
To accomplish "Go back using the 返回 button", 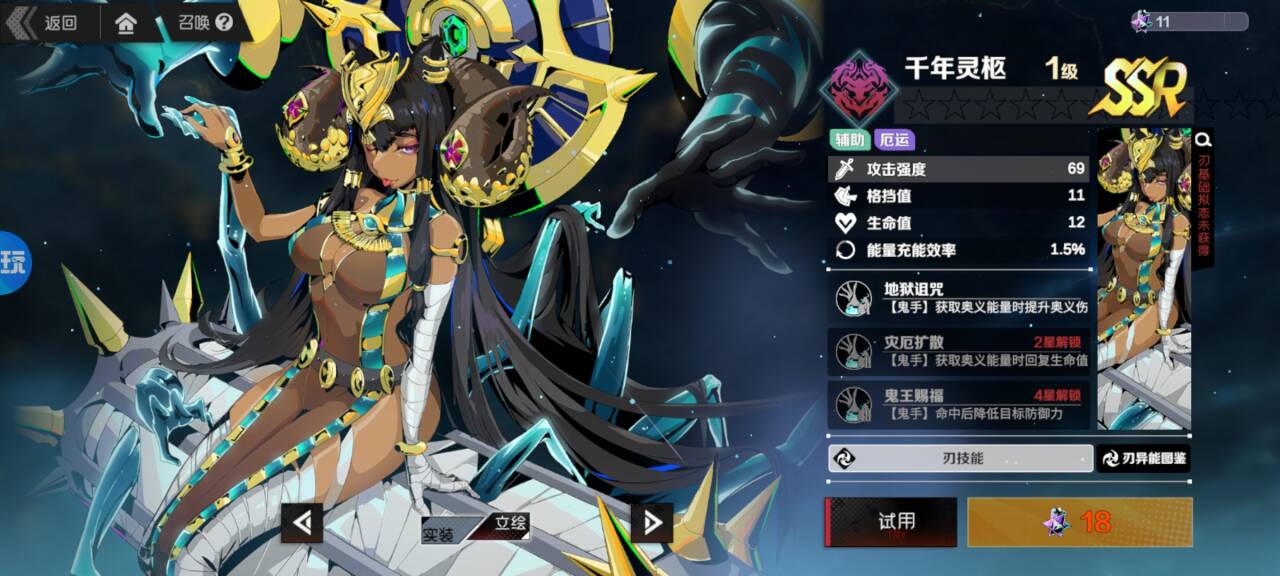I will point(45,23).
